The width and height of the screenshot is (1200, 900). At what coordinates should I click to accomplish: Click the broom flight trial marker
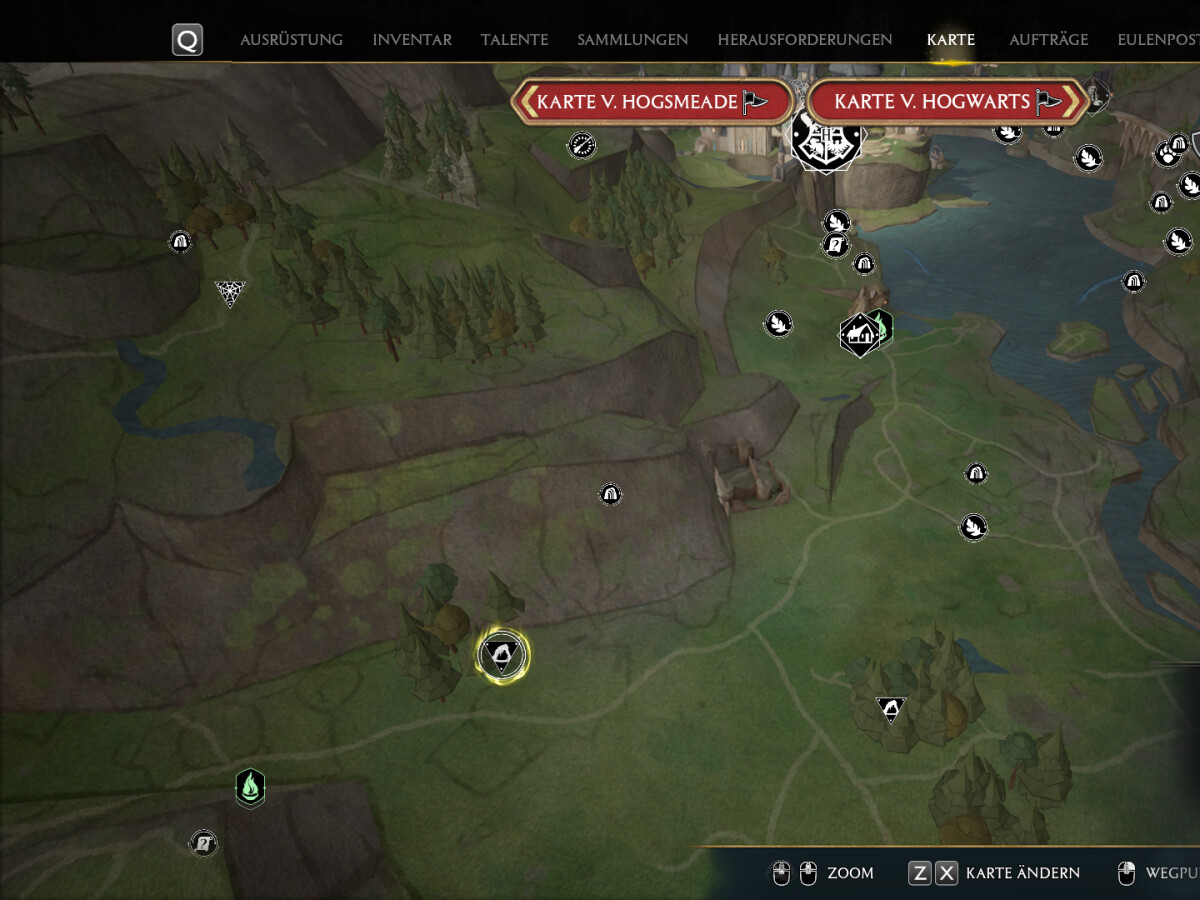coord(582,146)
